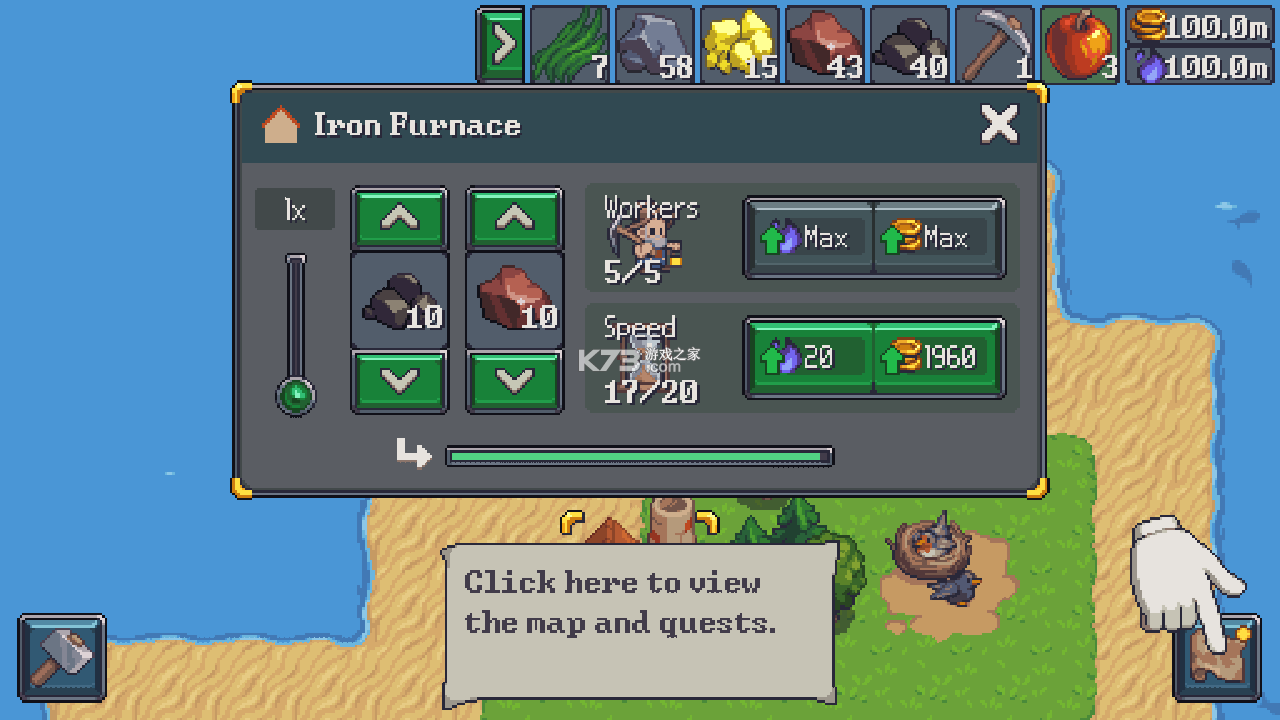1280x720 pixels.
Task: Open the hammer build menu
Action: pos(62,657)
